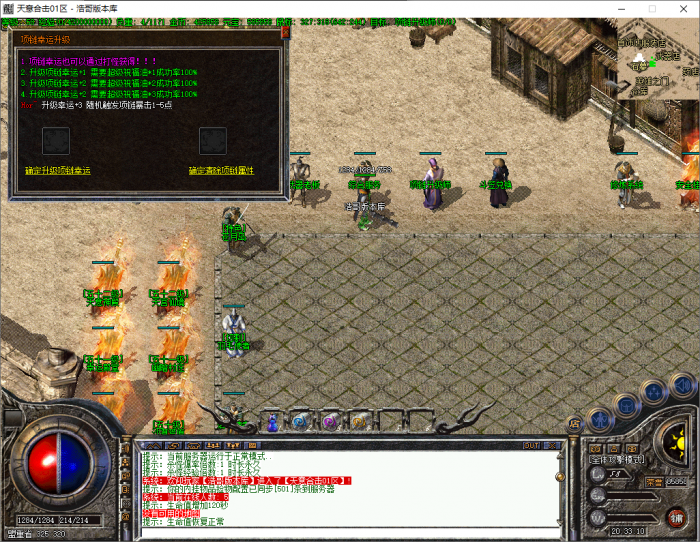
Task: Select the upgrade item slot above the upgrade link
Action: click(56, 141)
